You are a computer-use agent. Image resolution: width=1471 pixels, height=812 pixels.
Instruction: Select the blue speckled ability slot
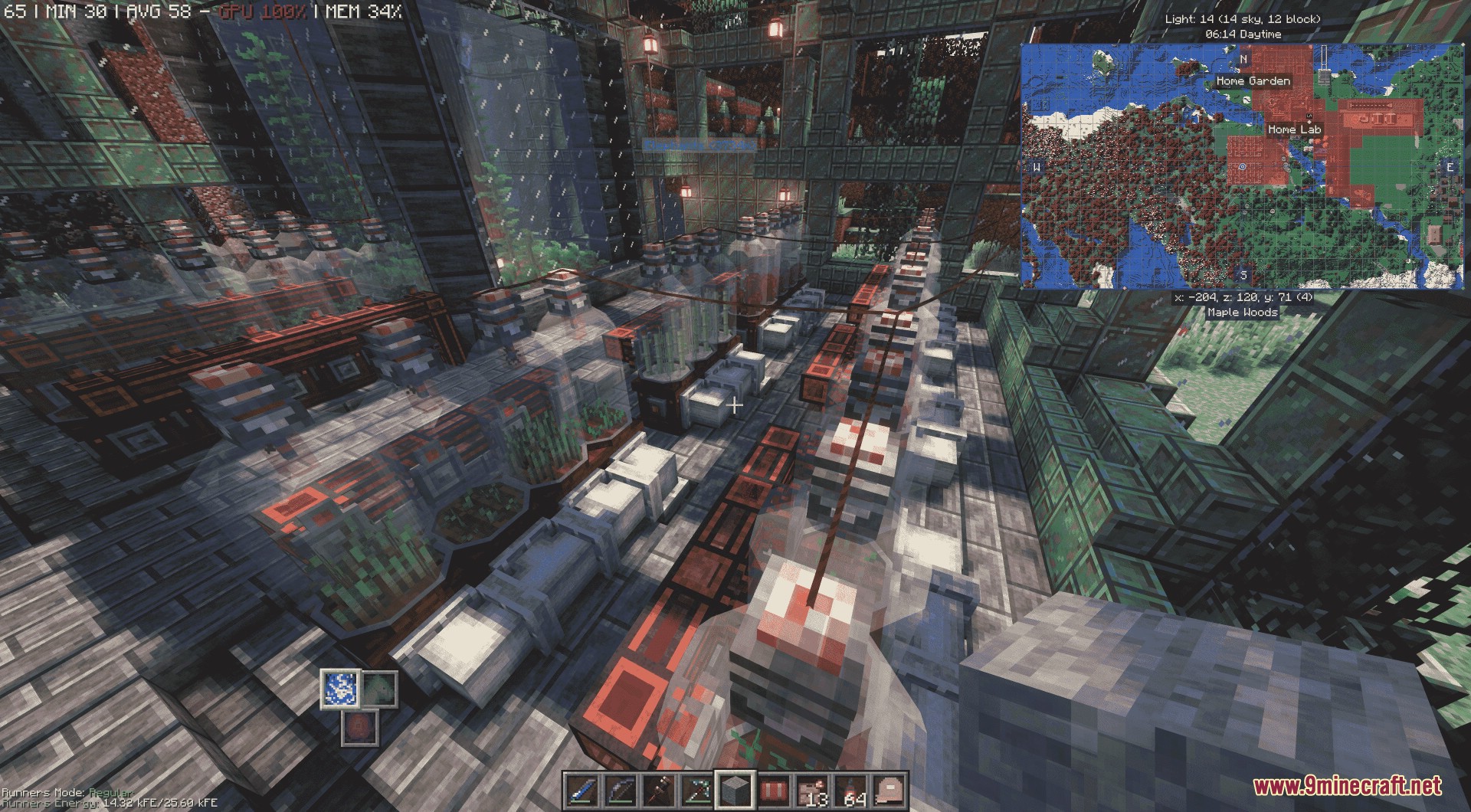click(337, 687)
